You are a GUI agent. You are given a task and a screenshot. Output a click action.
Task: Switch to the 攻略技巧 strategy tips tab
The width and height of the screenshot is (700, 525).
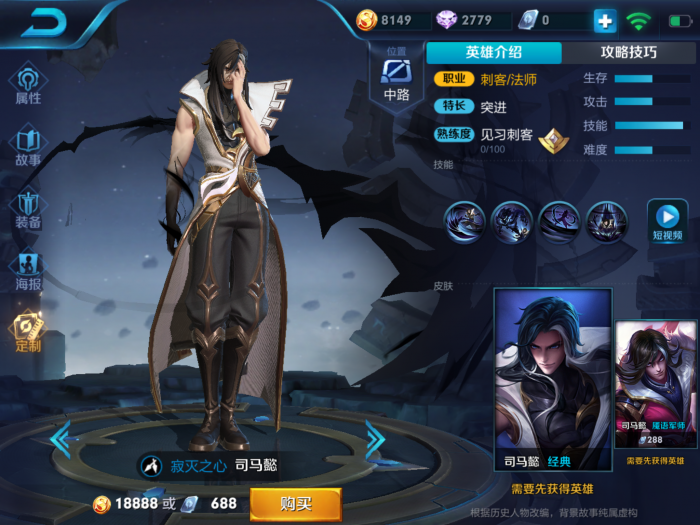[x=628, y=52]
